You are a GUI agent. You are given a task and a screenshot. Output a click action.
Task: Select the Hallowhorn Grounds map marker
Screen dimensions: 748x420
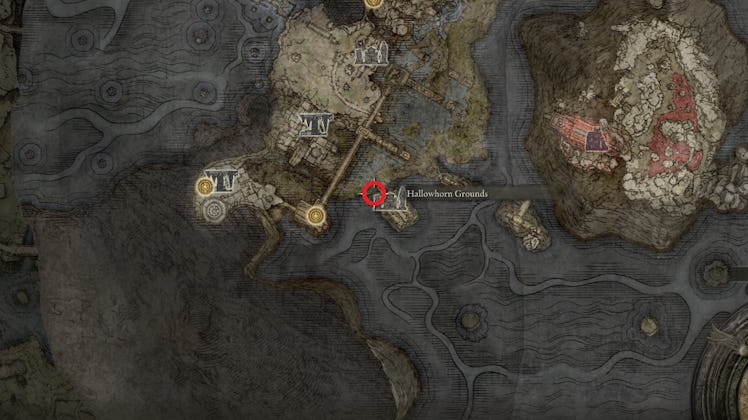click(390, 199)
